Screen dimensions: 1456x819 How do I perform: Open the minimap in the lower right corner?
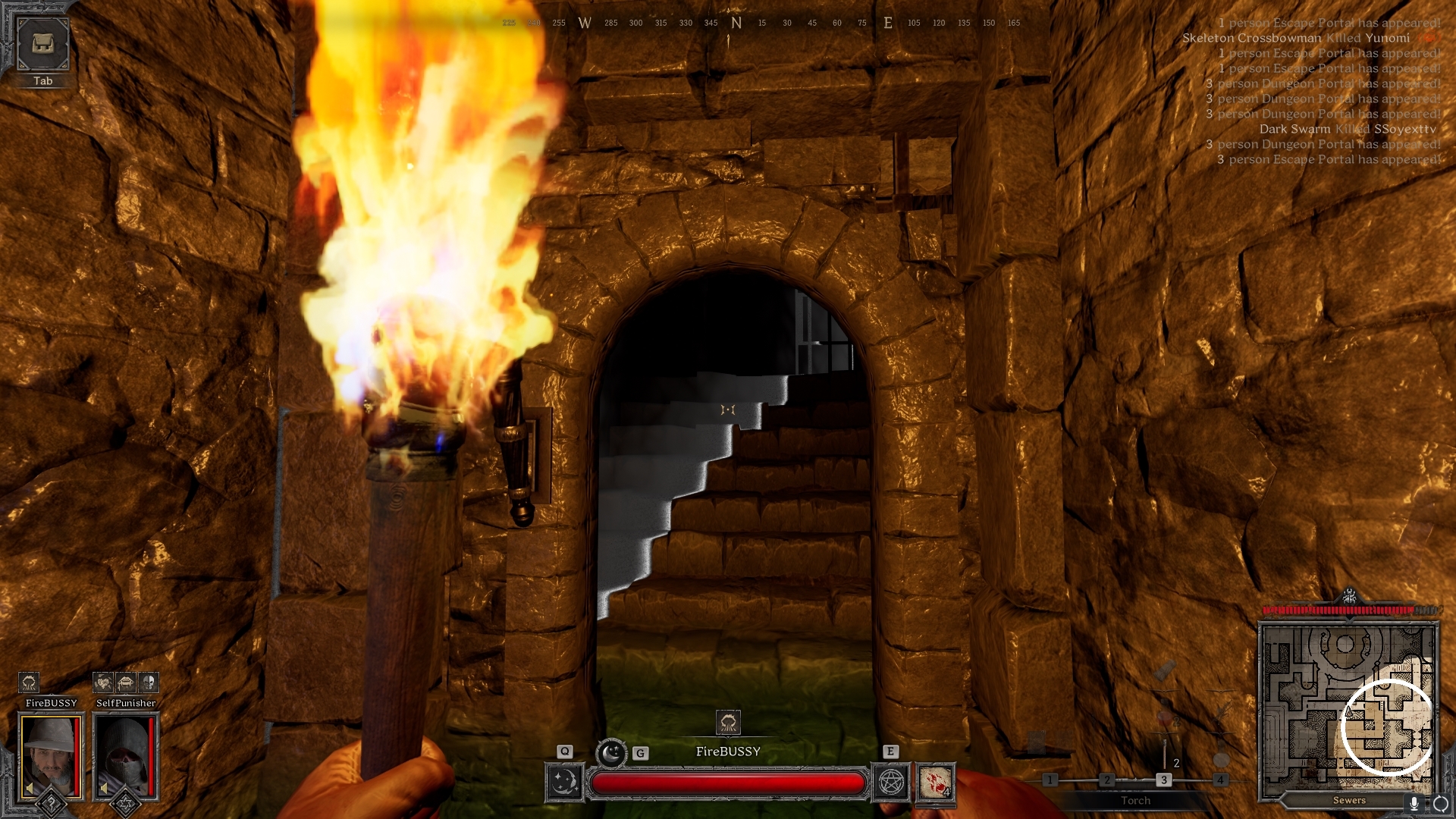1350,705
